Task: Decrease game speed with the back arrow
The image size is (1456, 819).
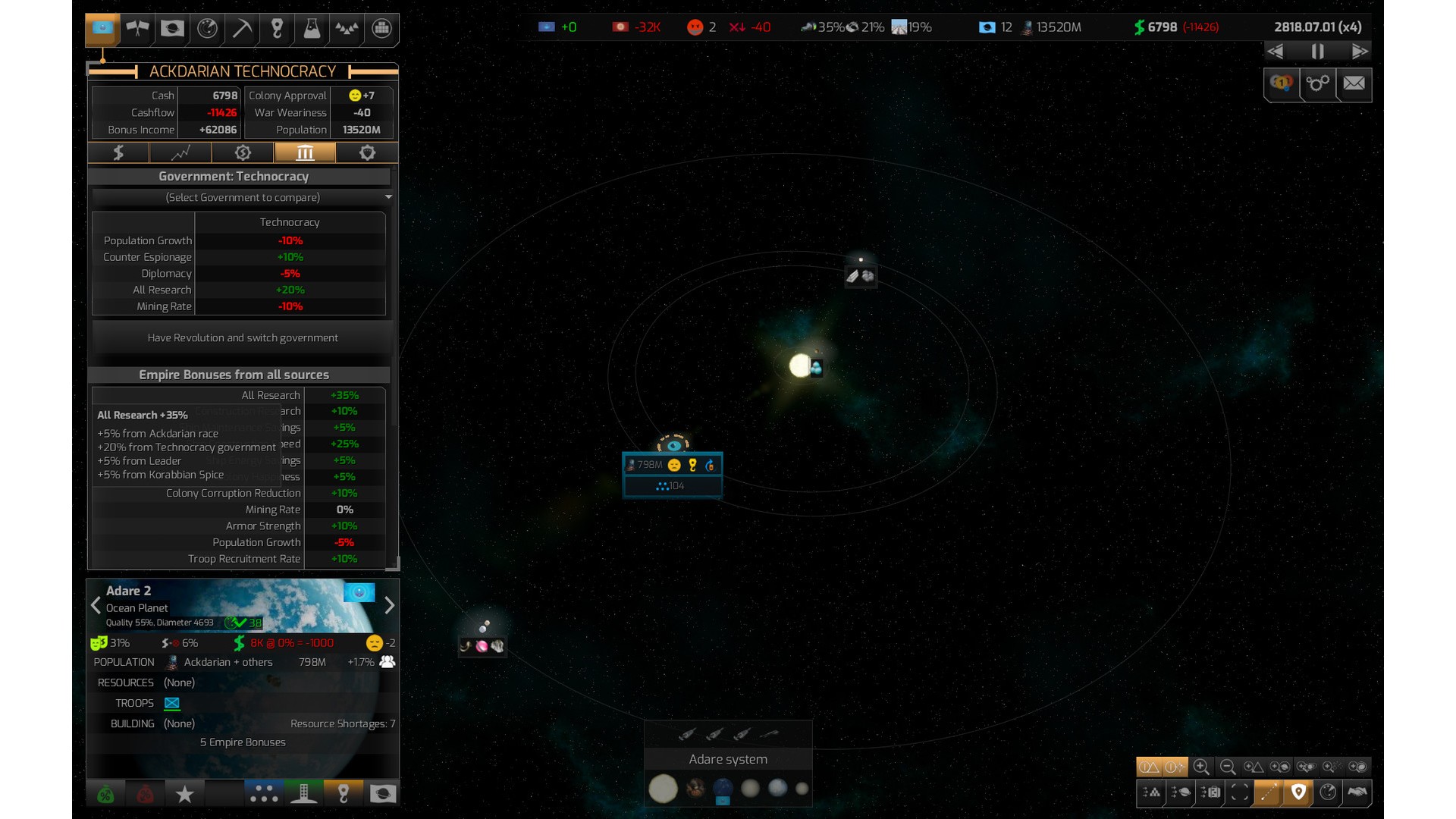Action: [x=1276, y=52]
